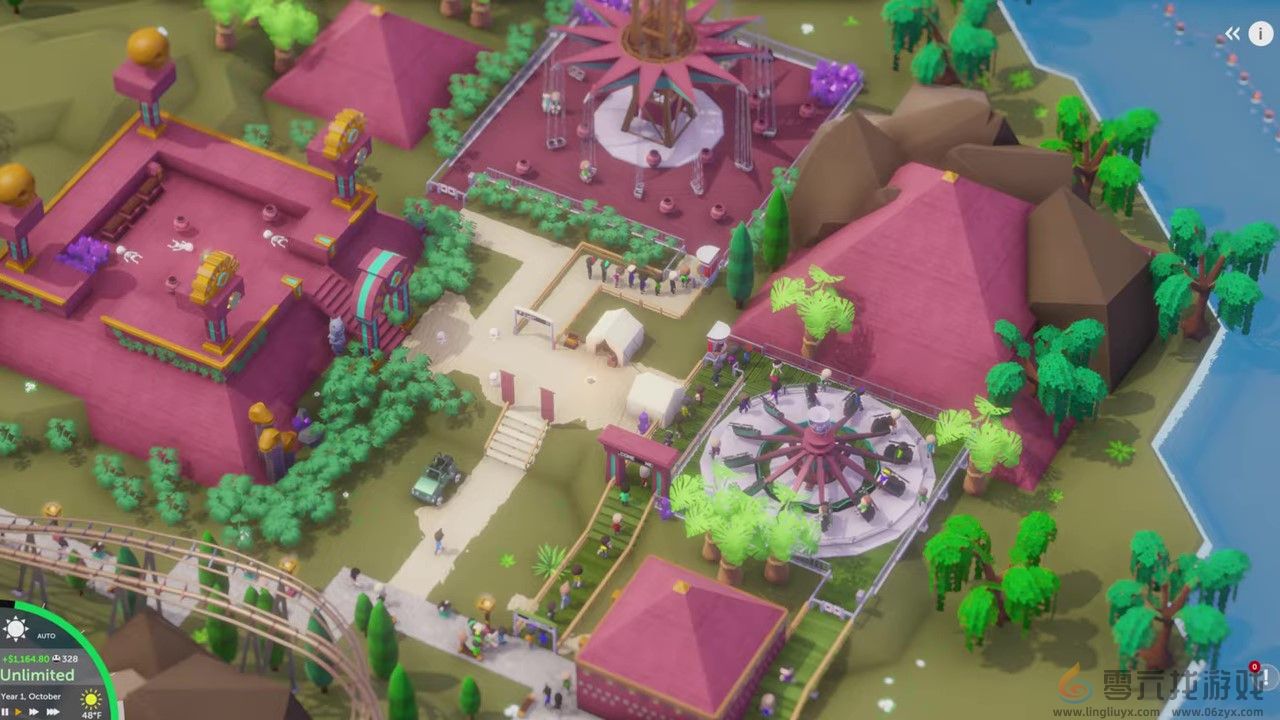Click the 48°F temperature readout
Screen dimensions: 1280x720
(91, 716)
